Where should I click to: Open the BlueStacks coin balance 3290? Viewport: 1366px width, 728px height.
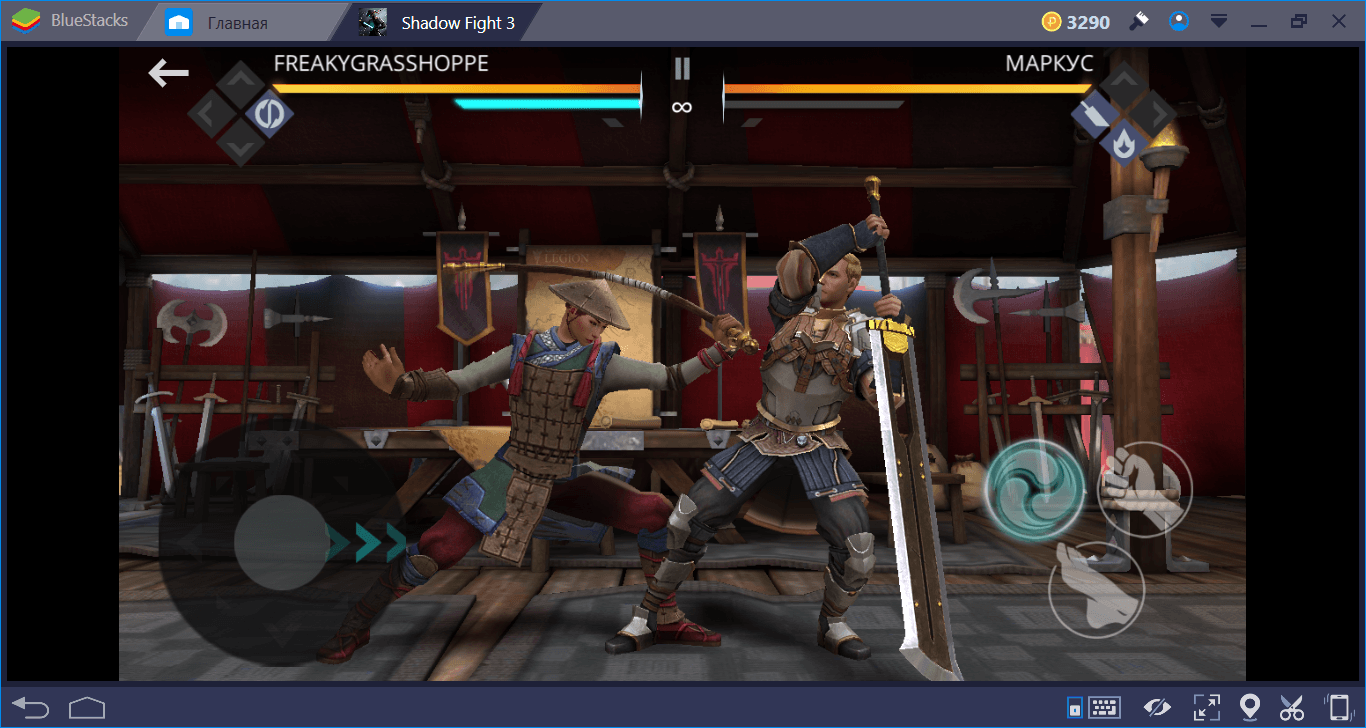click(x=1075, y=22)
